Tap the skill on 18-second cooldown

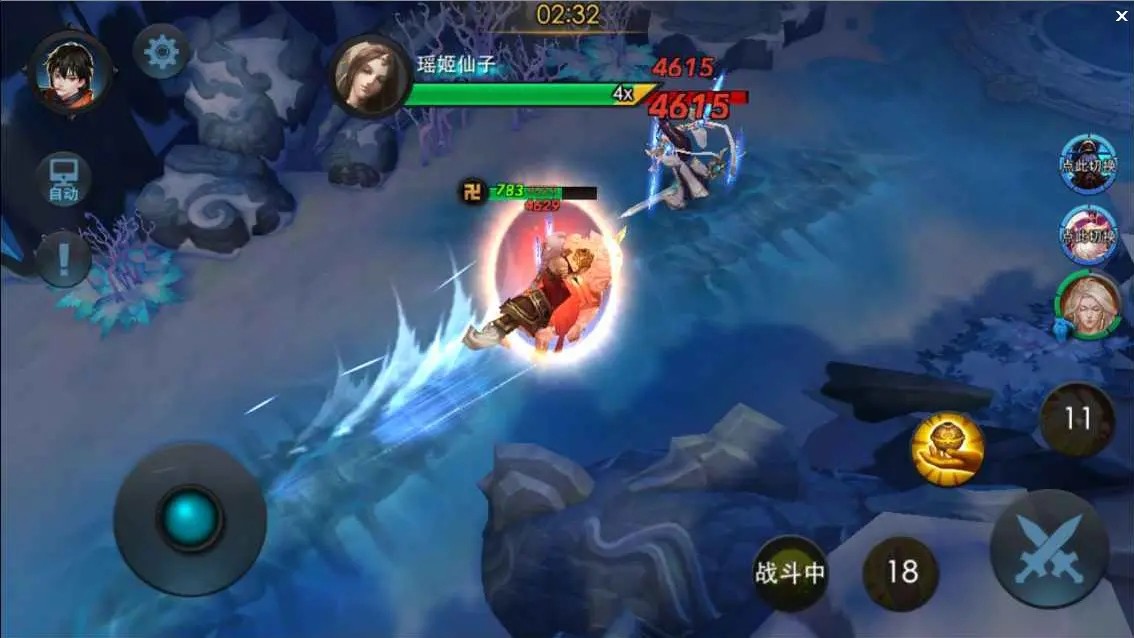click(901, 572)
